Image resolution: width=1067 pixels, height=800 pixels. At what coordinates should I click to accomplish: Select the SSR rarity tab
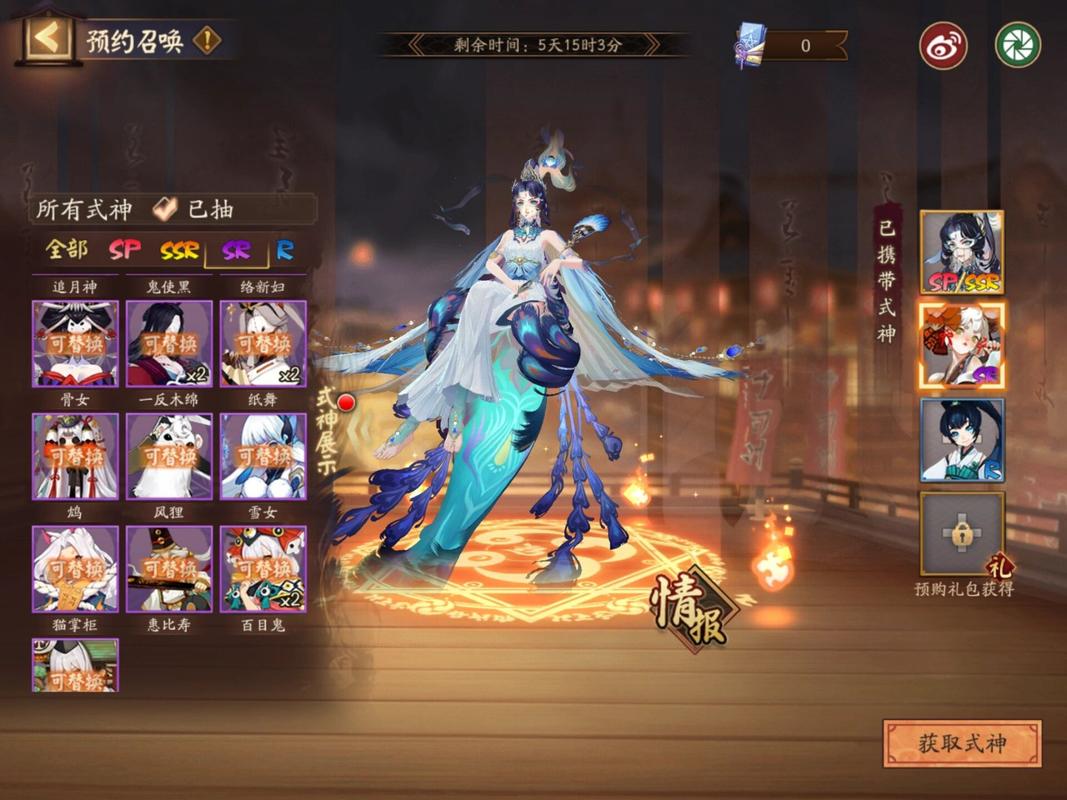(180, 250)
